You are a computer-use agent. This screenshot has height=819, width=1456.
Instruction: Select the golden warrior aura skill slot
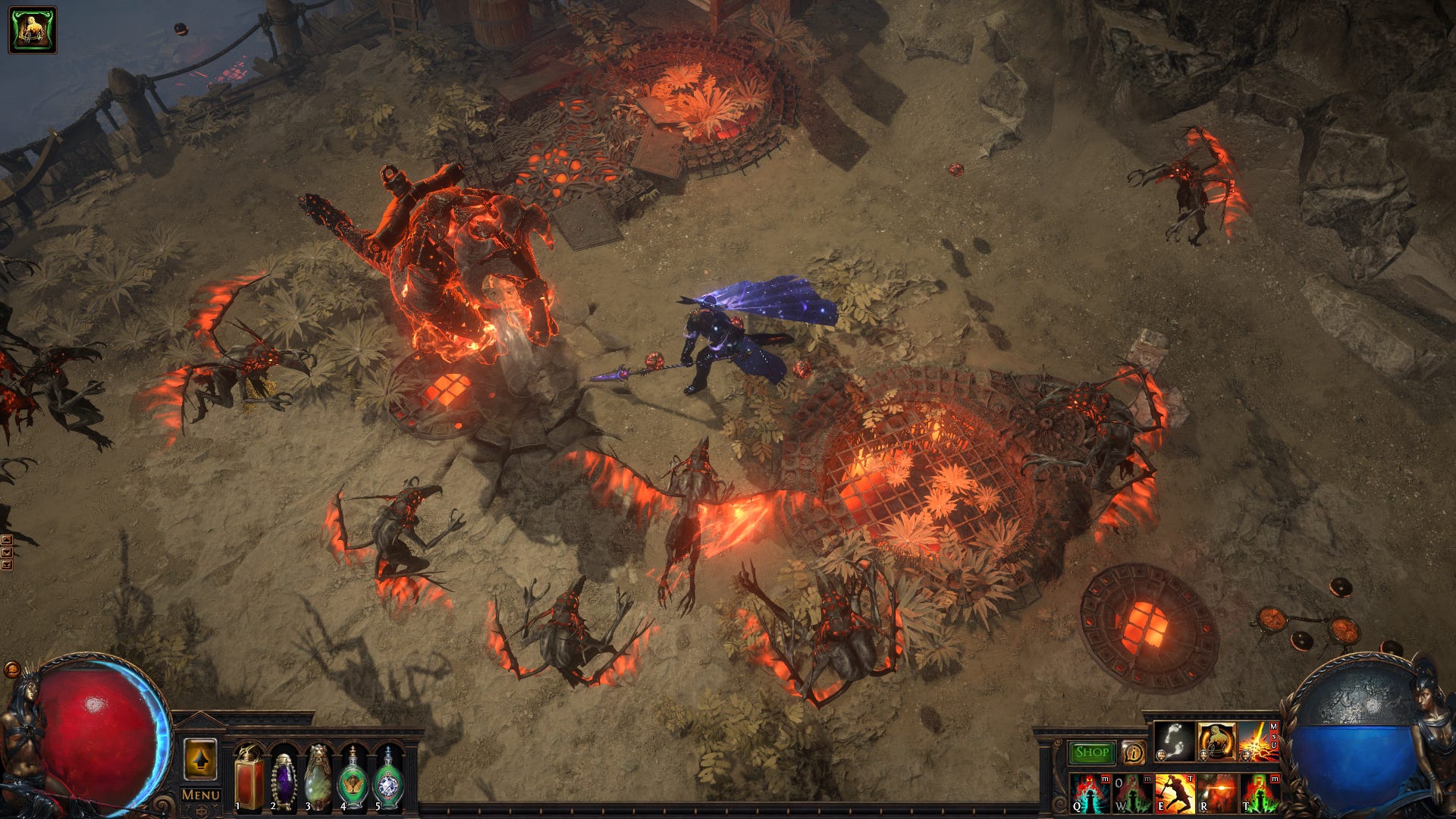click(x=1216, y=742)
